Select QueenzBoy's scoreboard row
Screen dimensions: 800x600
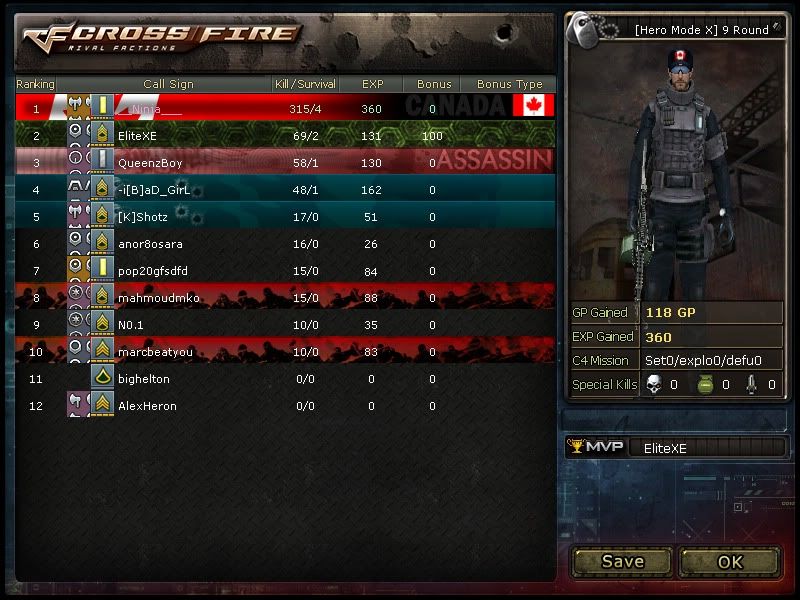point(285,162)
